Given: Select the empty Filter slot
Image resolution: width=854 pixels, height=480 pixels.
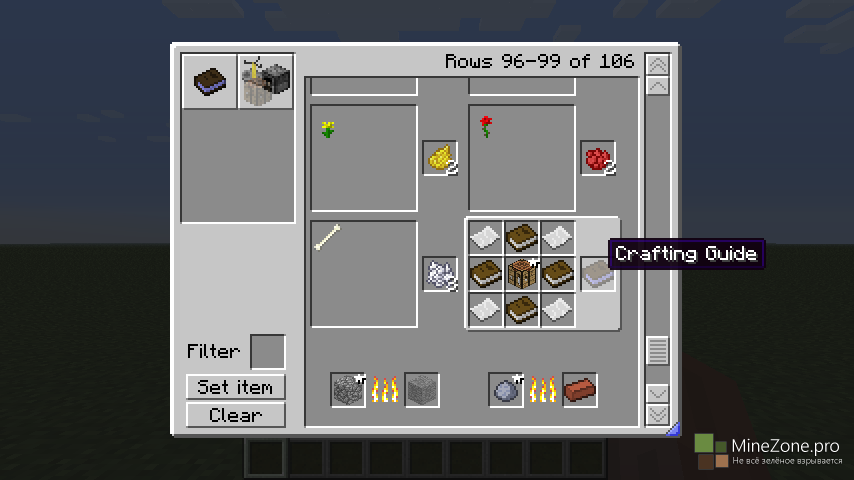Looking at the screenshot, I should pyautogui.click(x=267, y=352).
